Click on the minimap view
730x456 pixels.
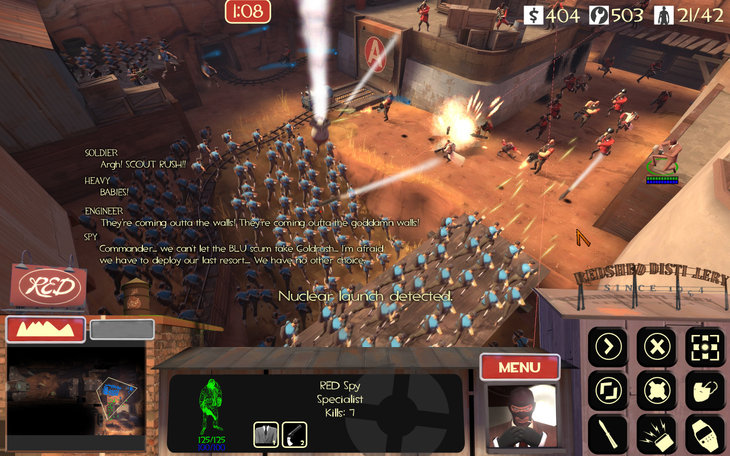pyautogui.click(x=76, y=397)
